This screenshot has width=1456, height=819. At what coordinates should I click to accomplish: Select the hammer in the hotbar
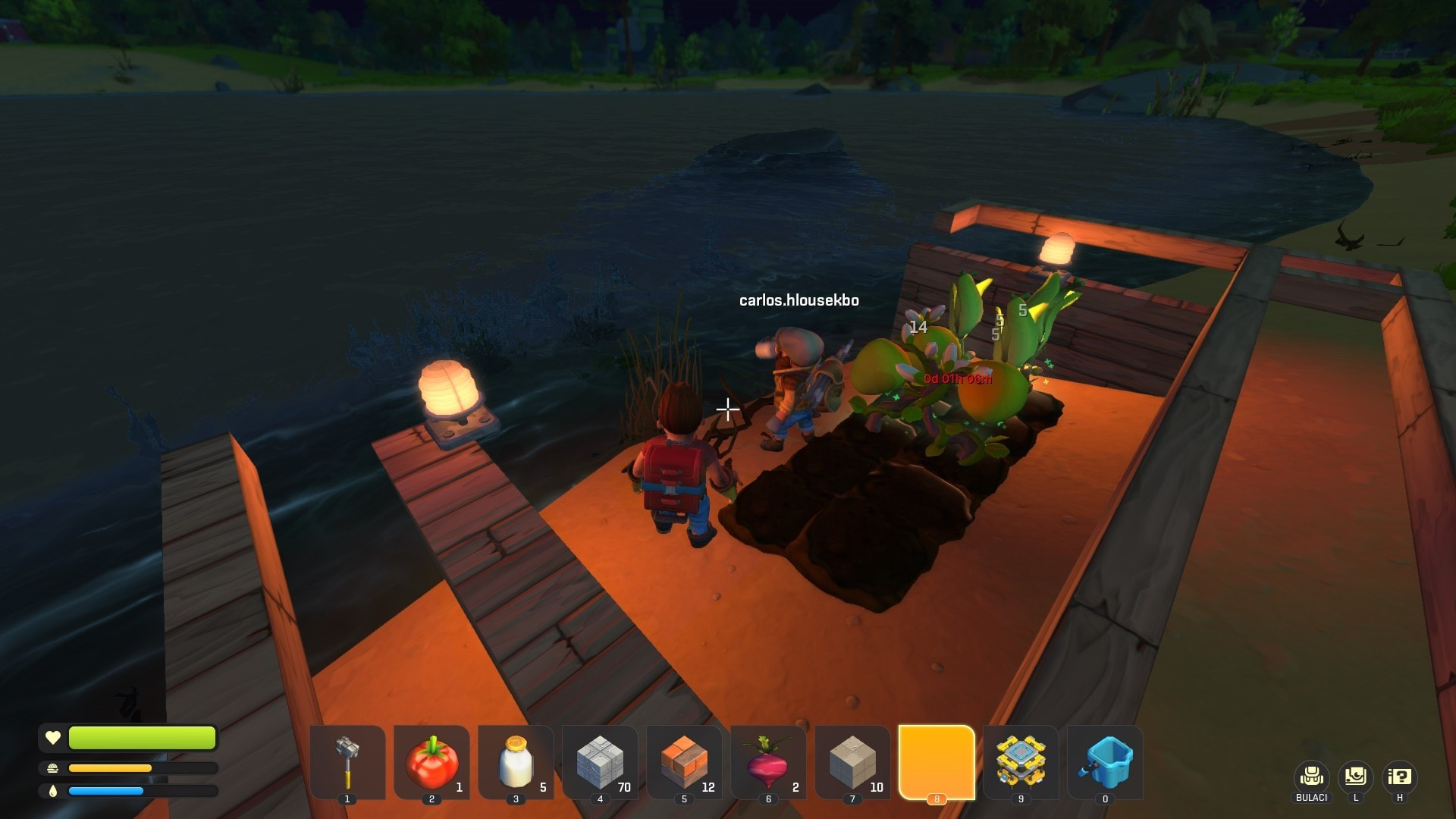point(347,761)
